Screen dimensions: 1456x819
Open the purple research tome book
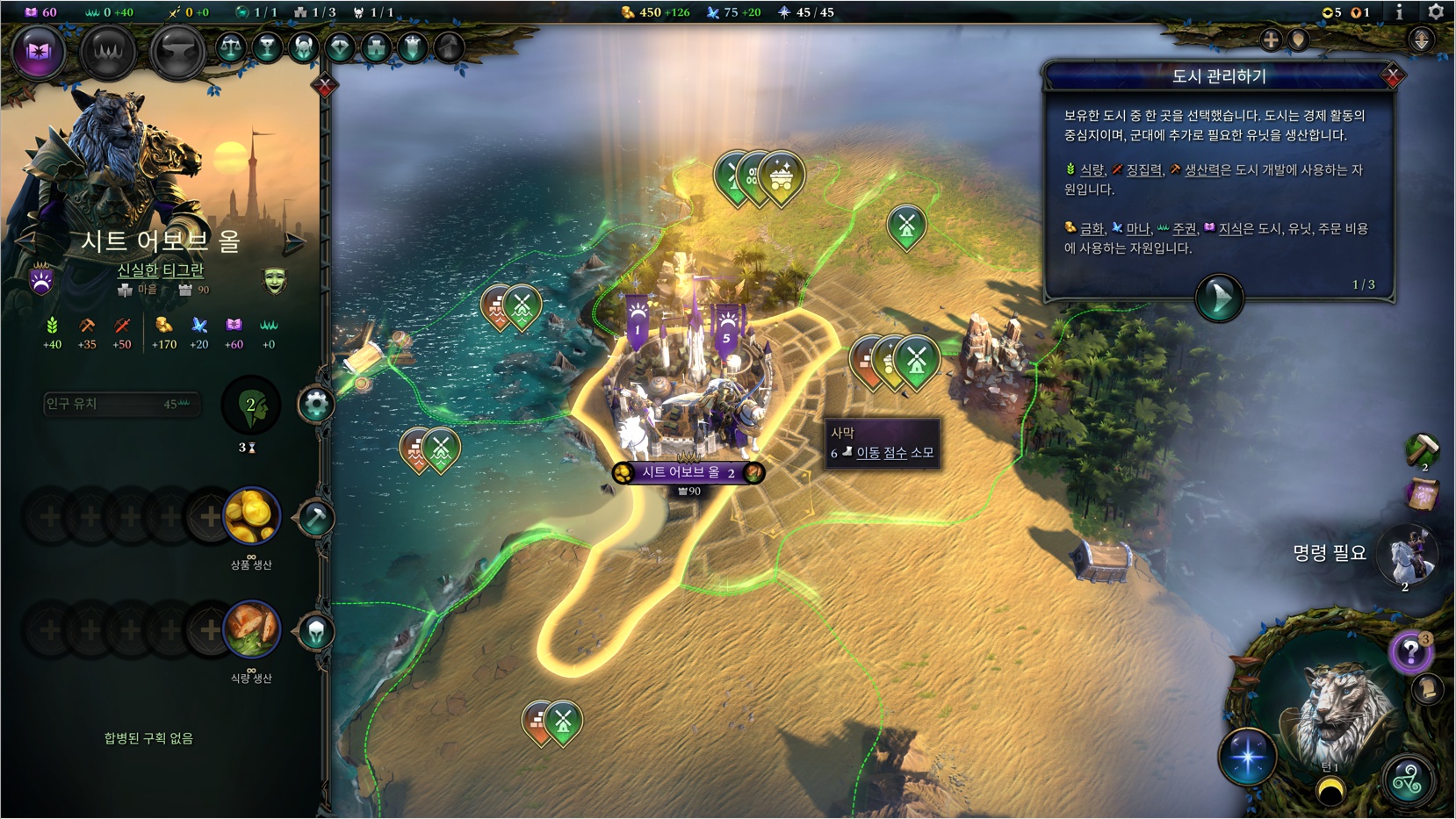(38, 52)
